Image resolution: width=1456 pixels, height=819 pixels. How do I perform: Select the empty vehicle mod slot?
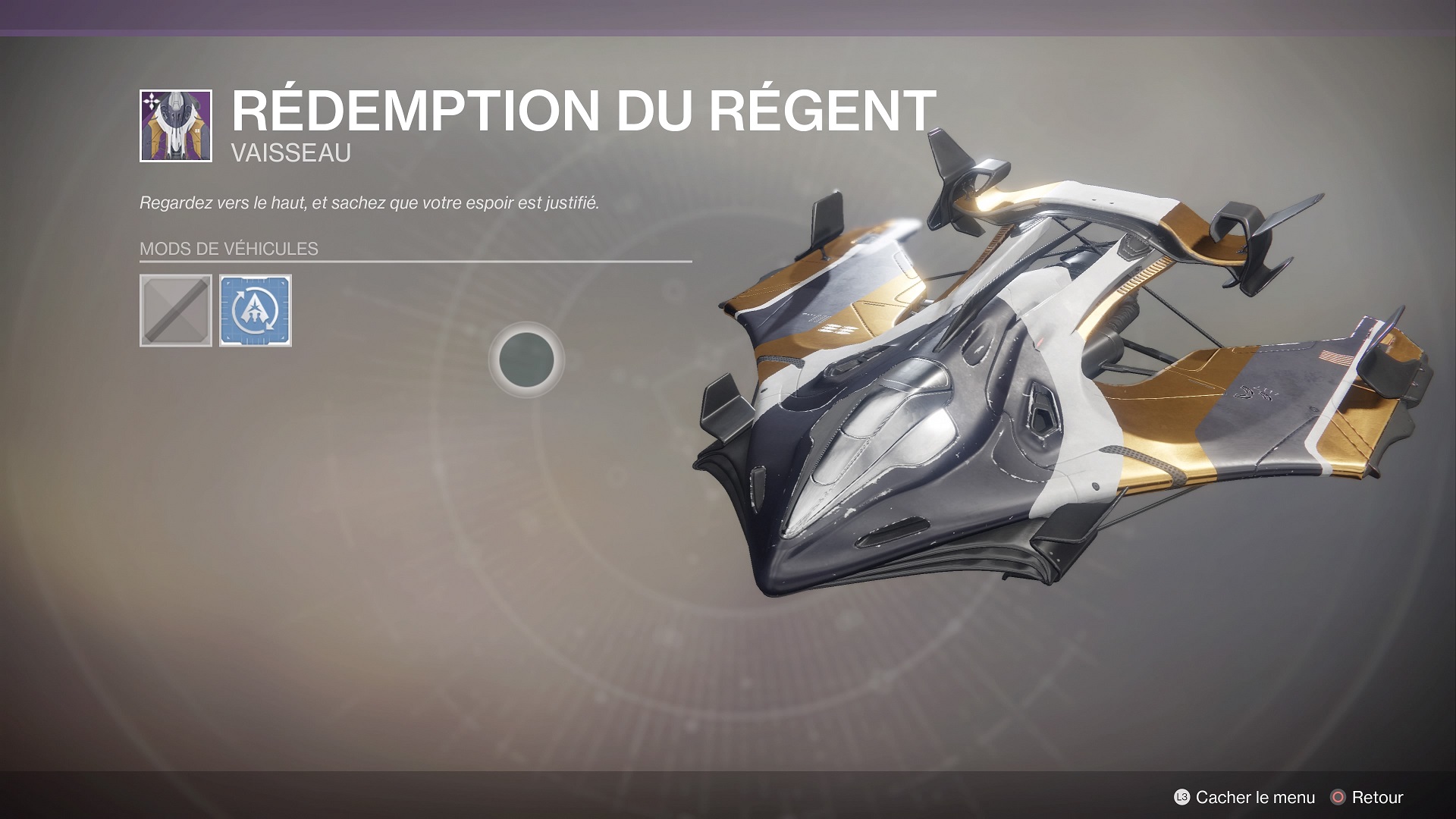point(176,311)
